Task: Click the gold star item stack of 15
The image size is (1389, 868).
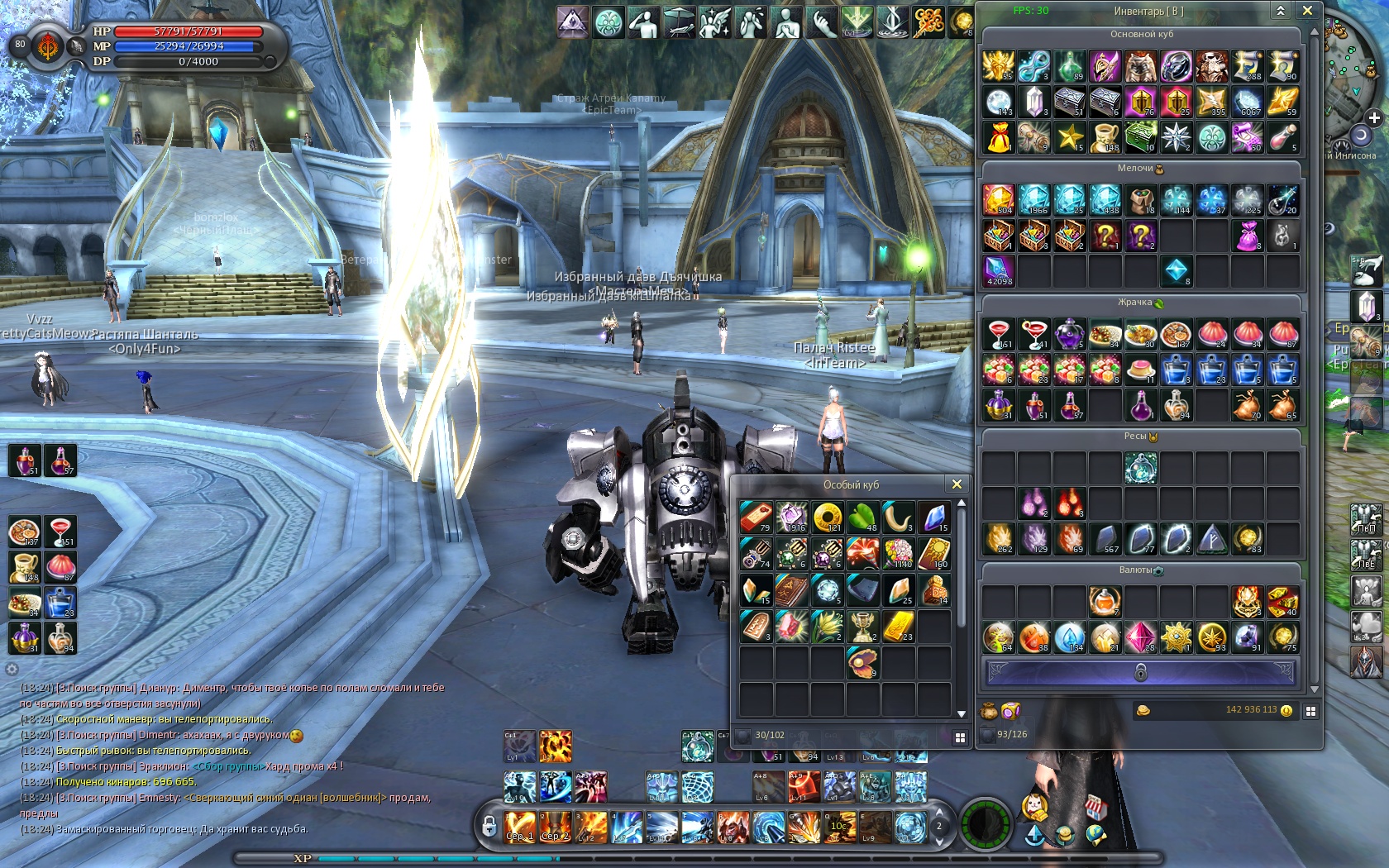Action: 1069,137
